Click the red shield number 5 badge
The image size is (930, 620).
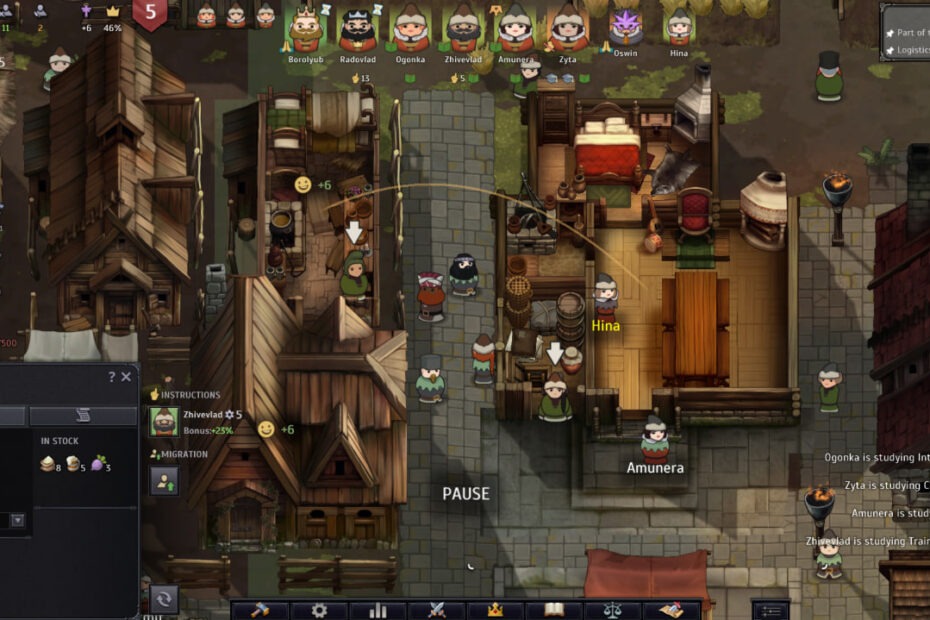(150, 14)
